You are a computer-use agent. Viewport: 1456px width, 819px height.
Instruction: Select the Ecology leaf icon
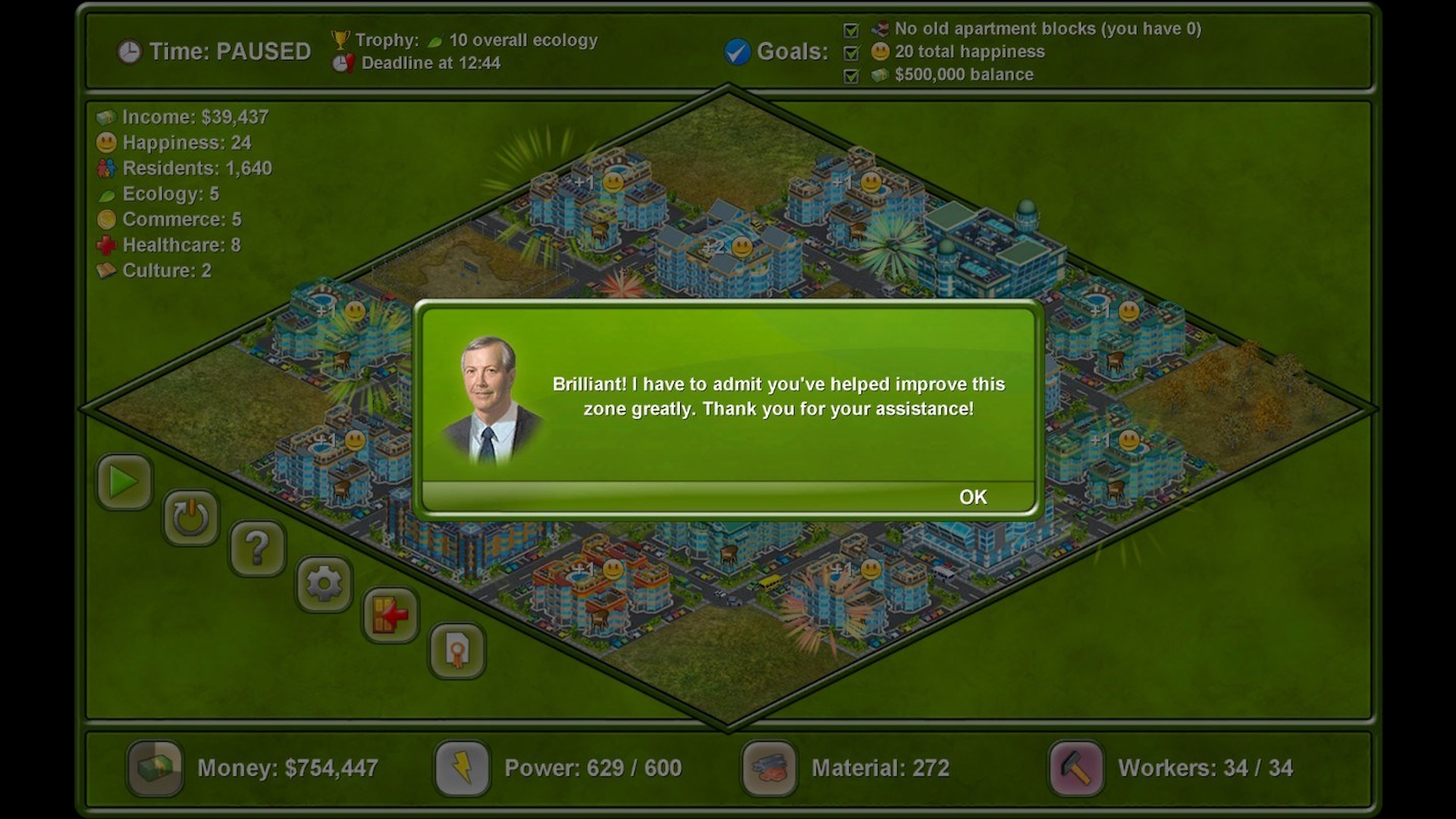coord(106,194)
